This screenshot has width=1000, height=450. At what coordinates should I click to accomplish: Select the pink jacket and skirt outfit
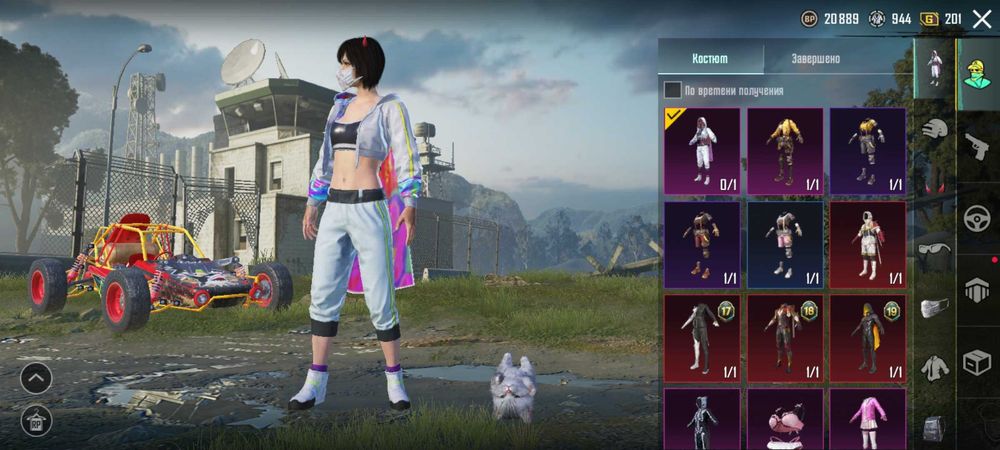pyautogui.click(x=868, y=418)
